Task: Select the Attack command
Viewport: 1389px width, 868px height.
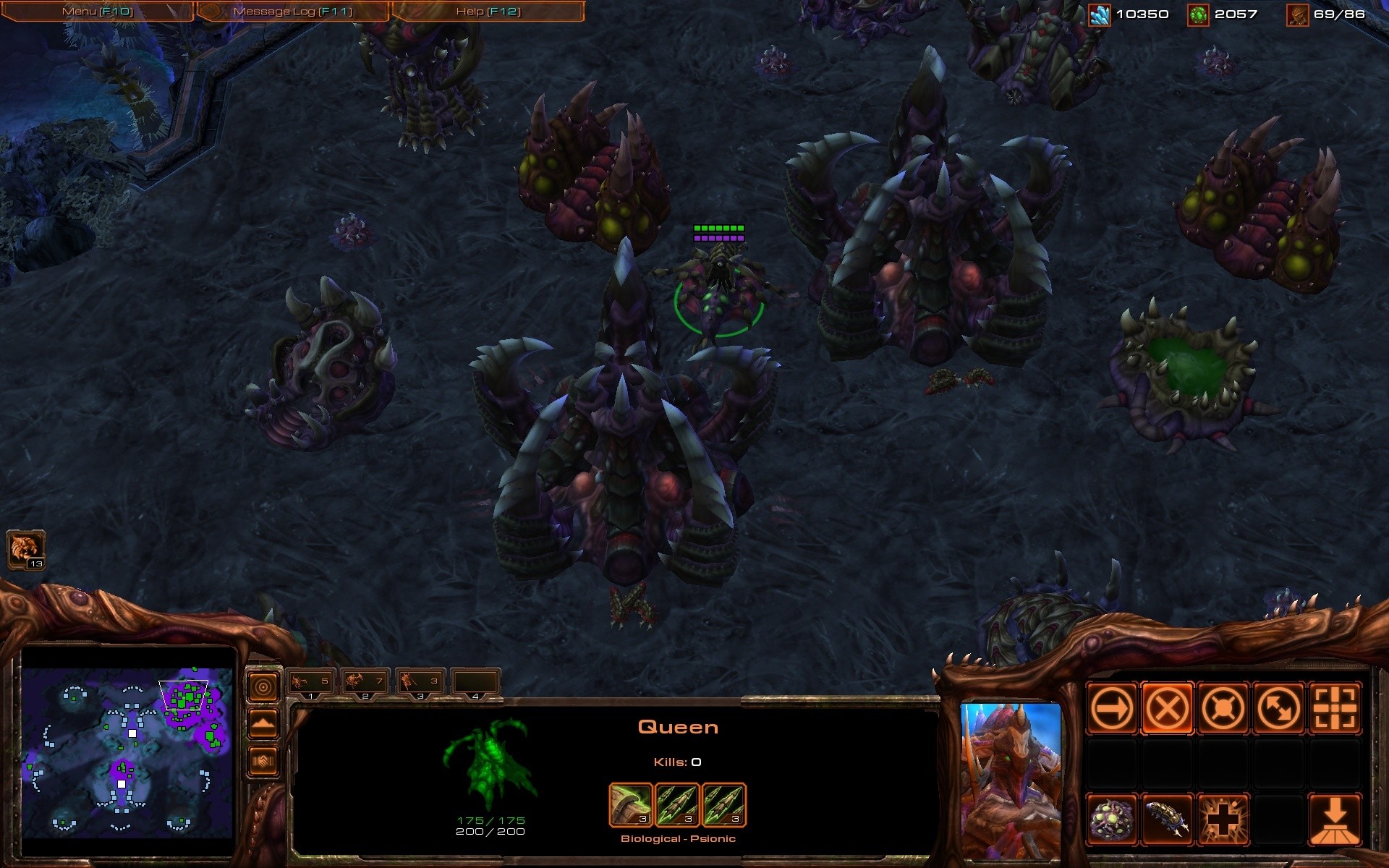Action: tap(1334, 708)
